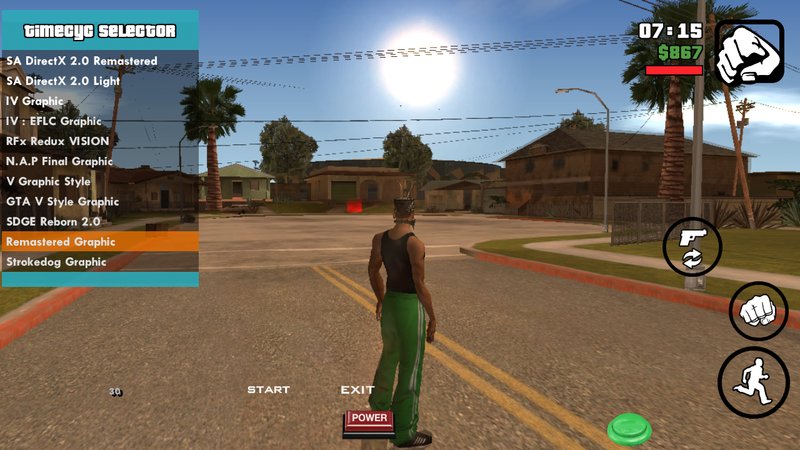This screenshot has width=800, height=450.
Task: Select SDGE Reborn 2.0 option
Action: point(54,221)
